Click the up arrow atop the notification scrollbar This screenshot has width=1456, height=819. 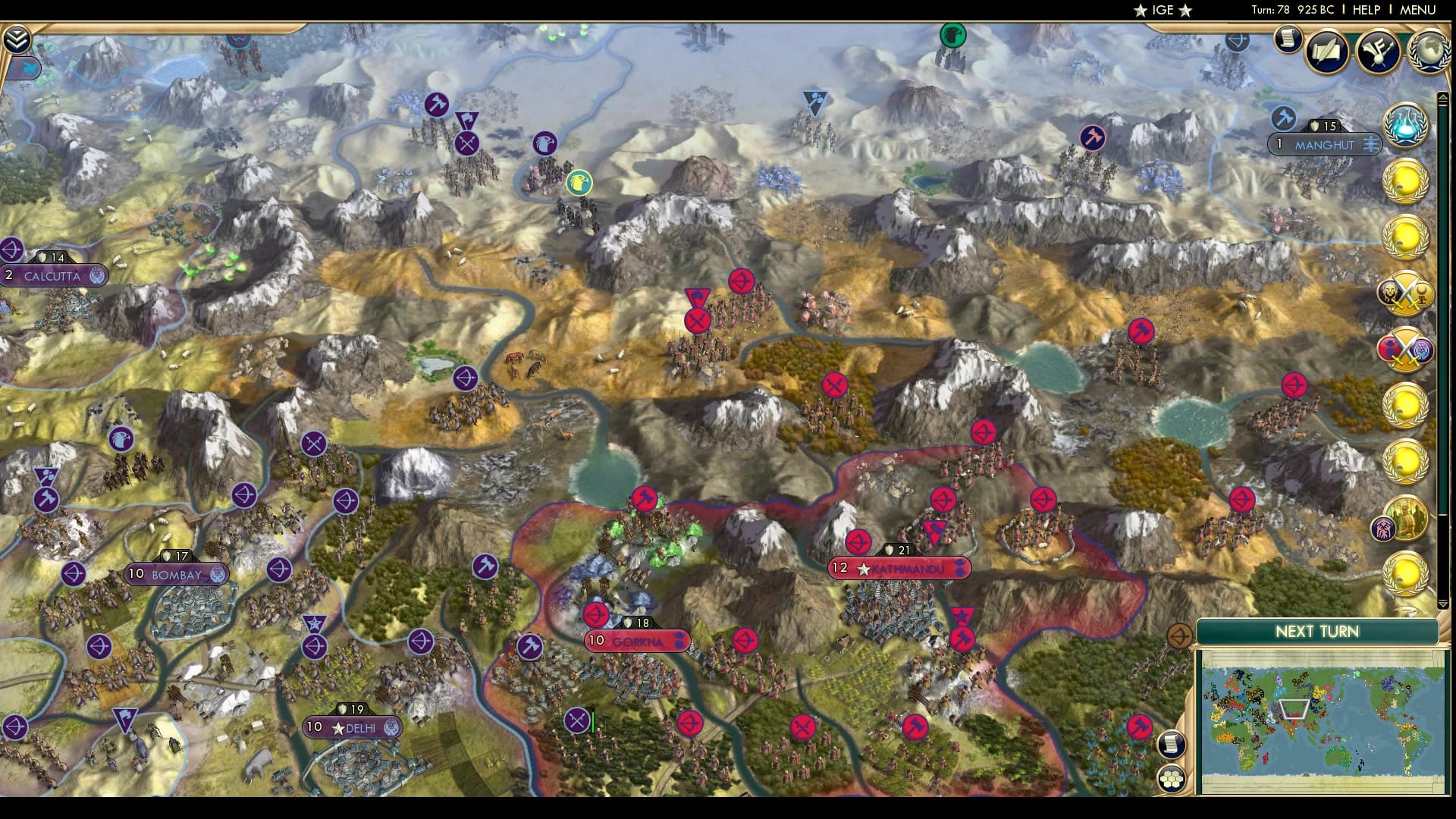(1443, 97)
